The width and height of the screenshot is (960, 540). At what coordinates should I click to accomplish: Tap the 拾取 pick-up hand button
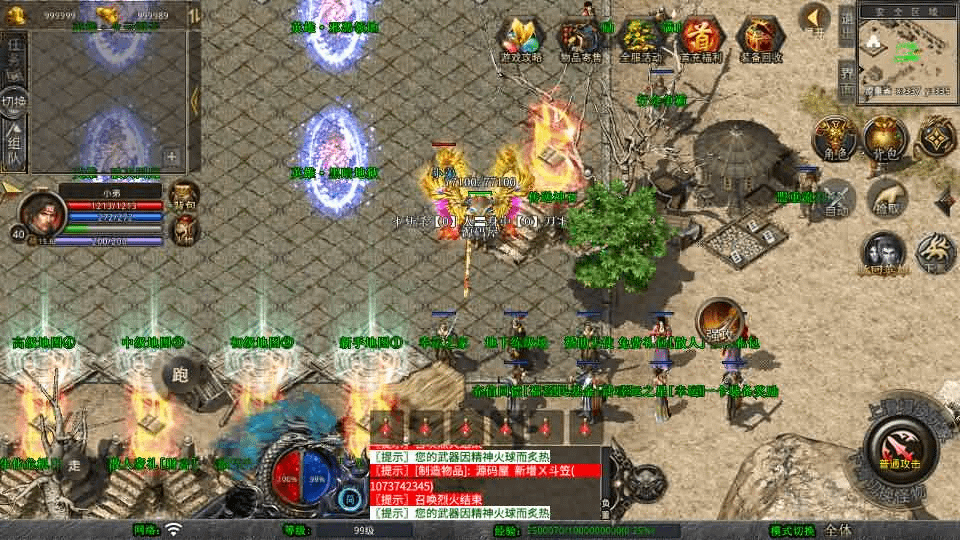[887, 197]
